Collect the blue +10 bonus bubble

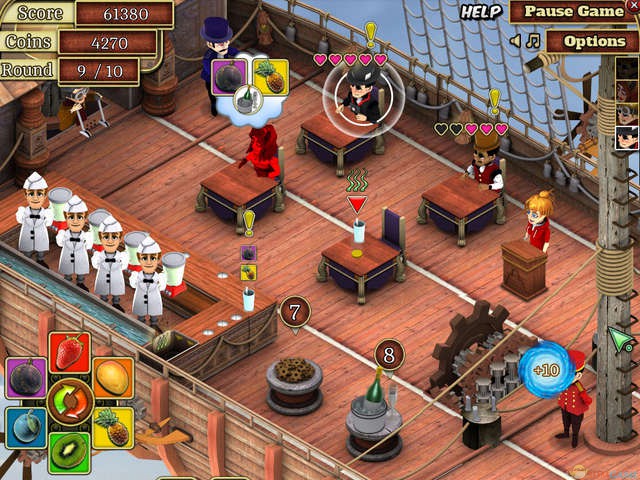point(545,370)
